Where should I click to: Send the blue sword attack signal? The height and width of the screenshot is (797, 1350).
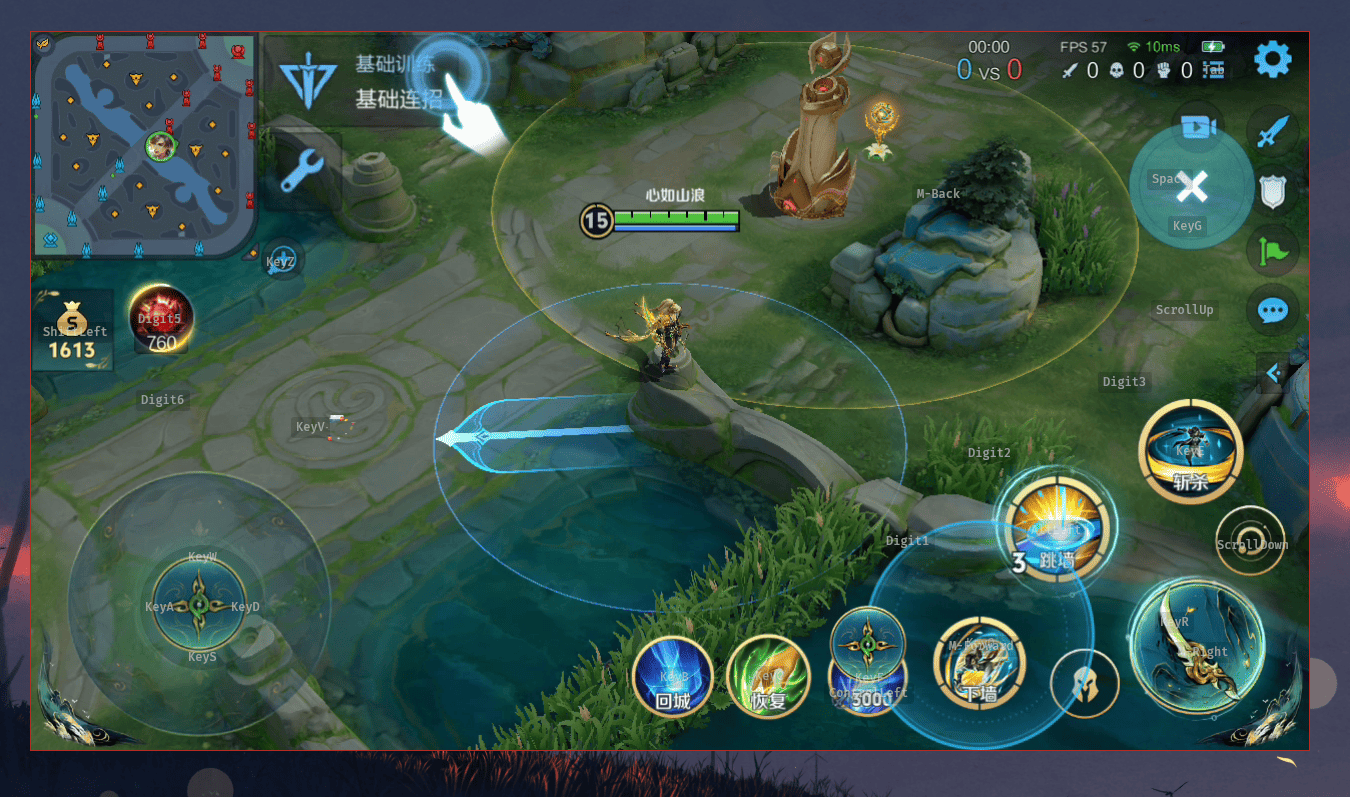(x=1272, y=131)
